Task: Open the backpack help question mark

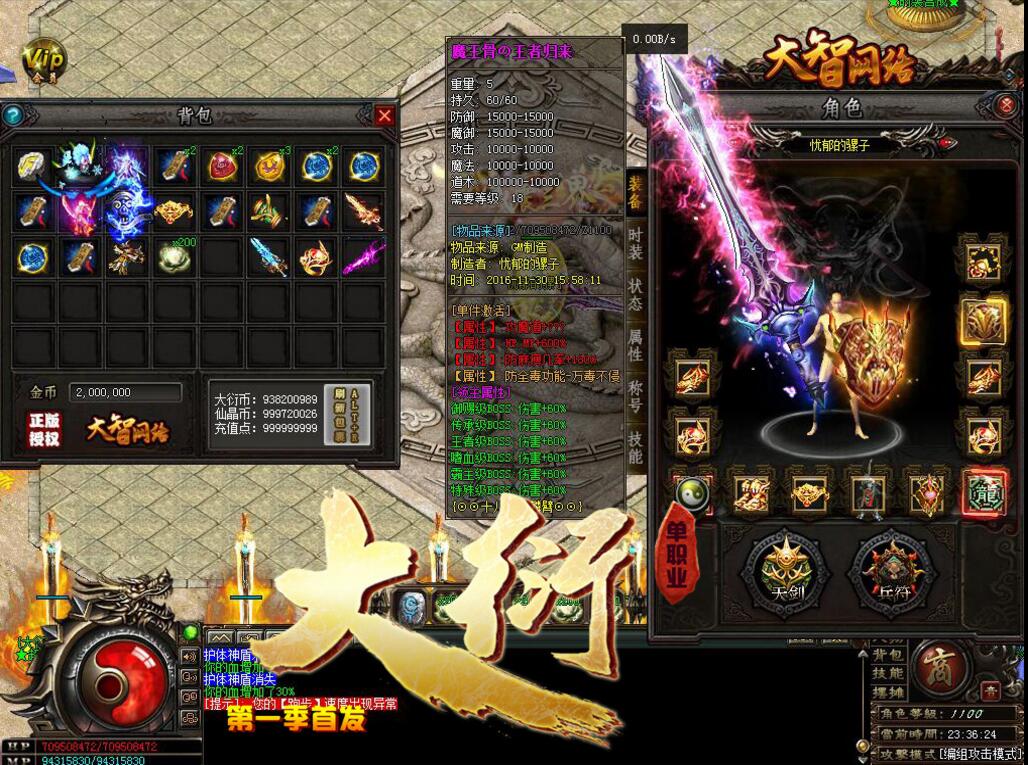Action: [x=13, y=115]
